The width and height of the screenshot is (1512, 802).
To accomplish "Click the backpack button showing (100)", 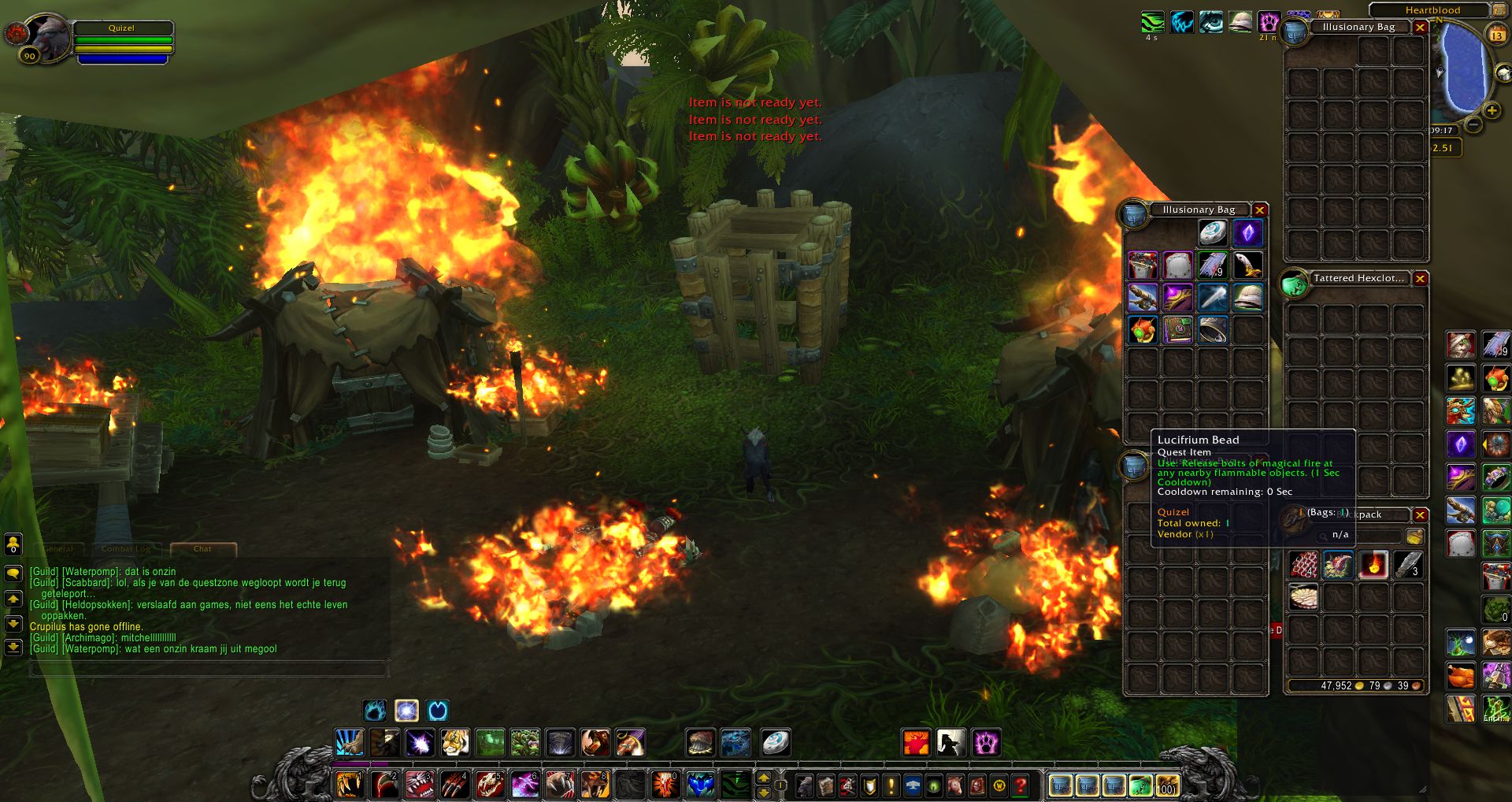I will click(x=1165, y=785).
